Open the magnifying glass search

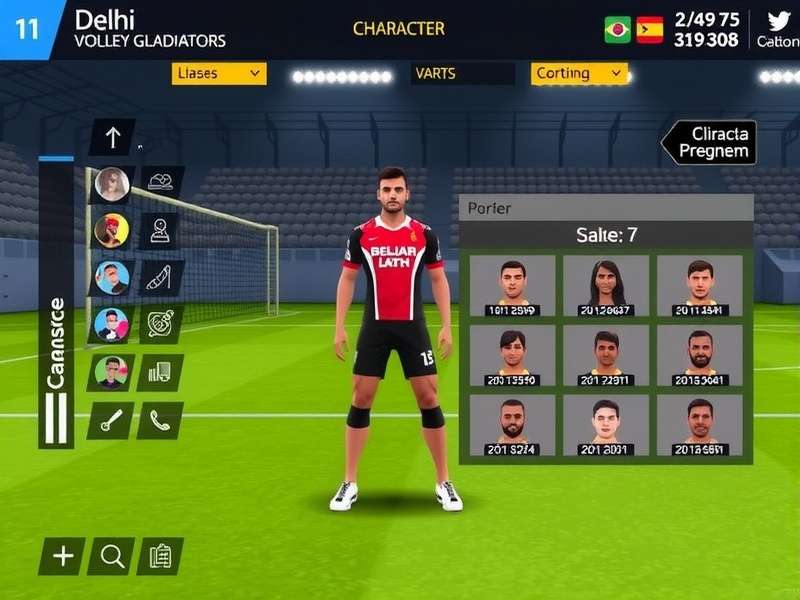[x=111, y=556]
